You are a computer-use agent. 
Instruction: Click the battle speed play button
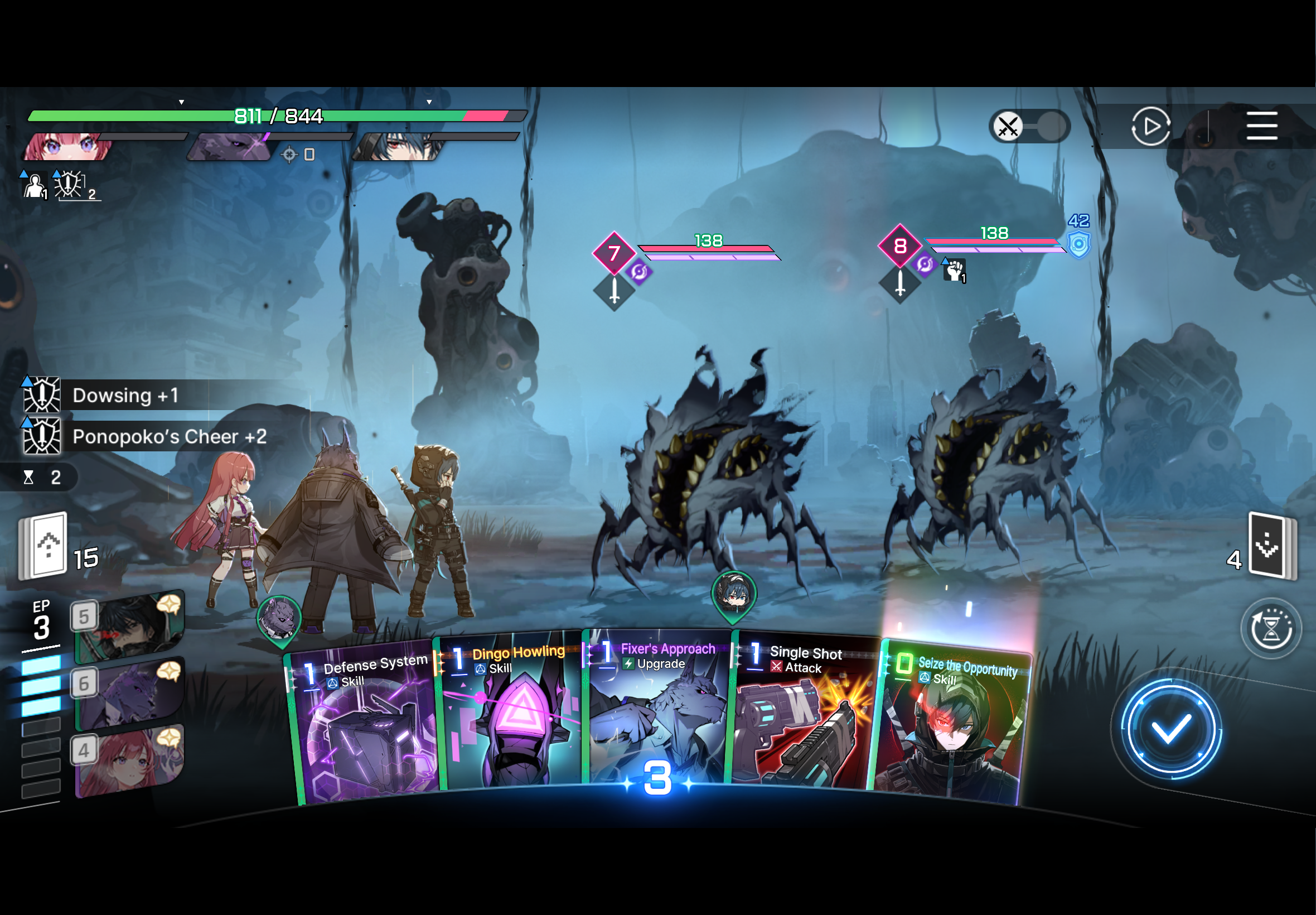pyautogui.click(x=1150, y=126)
